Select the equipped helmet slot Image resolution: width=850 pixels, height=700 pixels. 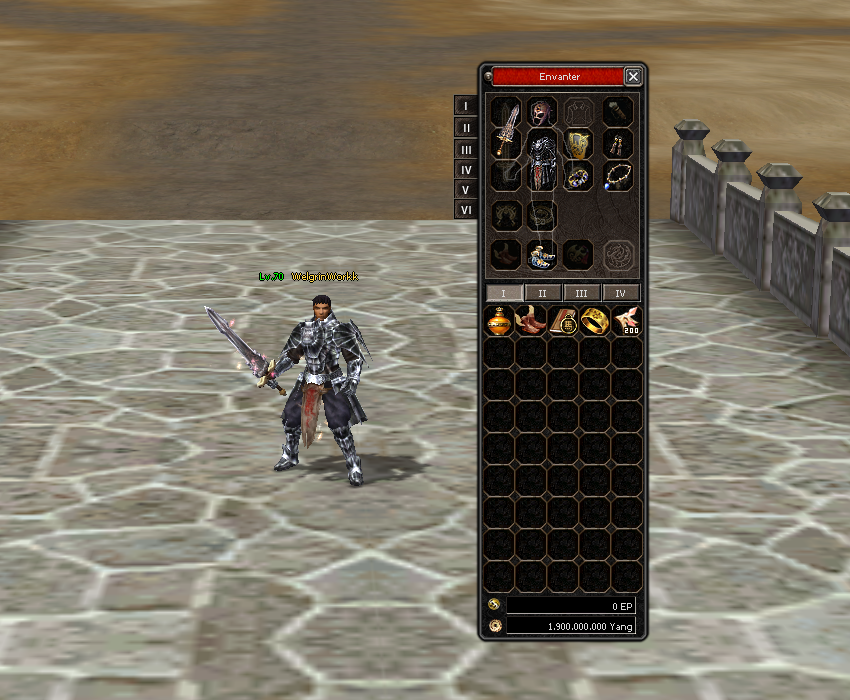(x=543, y=112)
